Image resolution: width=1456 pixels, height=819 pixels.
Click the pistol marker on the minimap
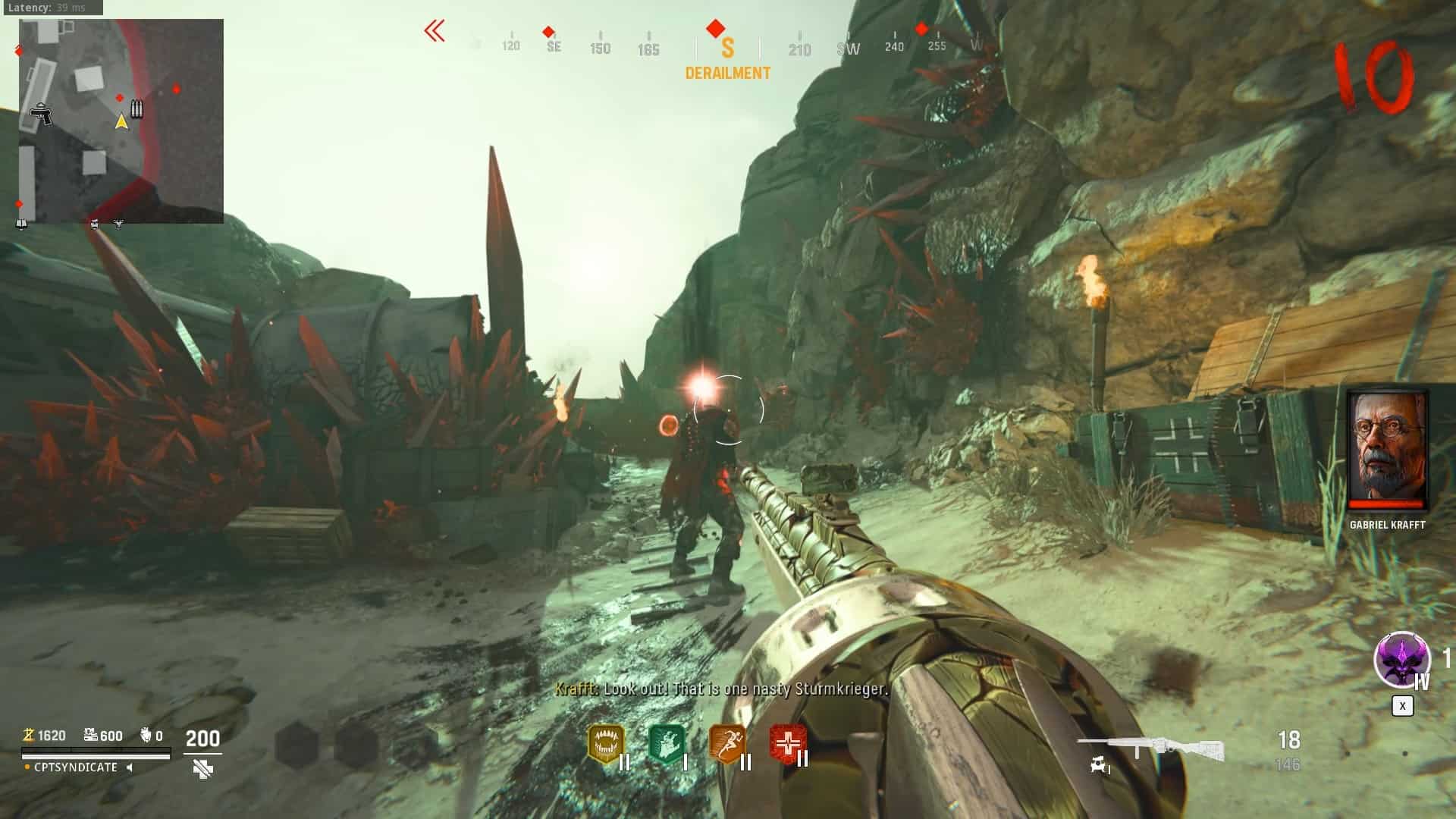[41, 115]
